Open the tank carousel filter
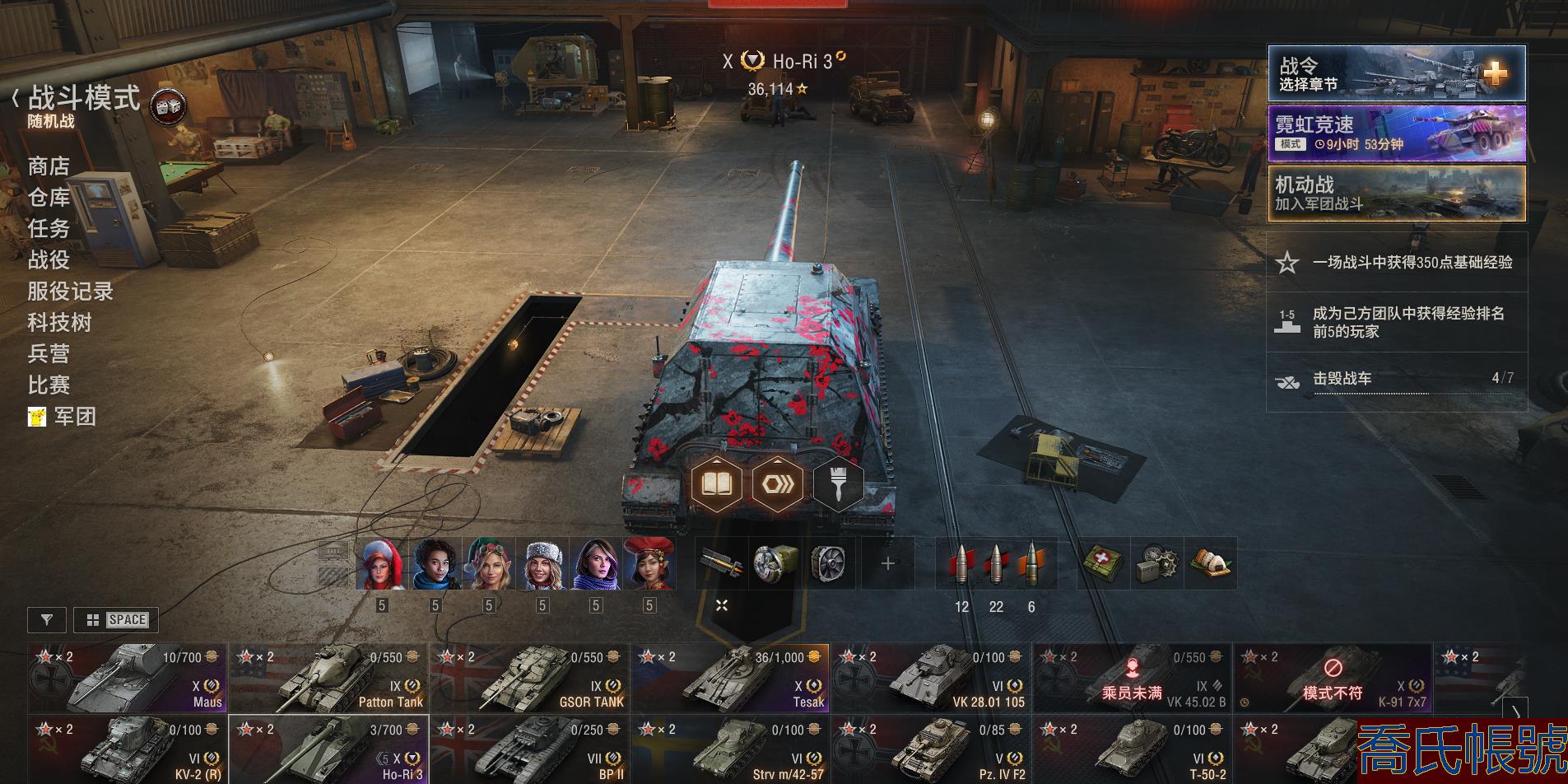This screenshot has width=1568, height=784. pos(47,620)
